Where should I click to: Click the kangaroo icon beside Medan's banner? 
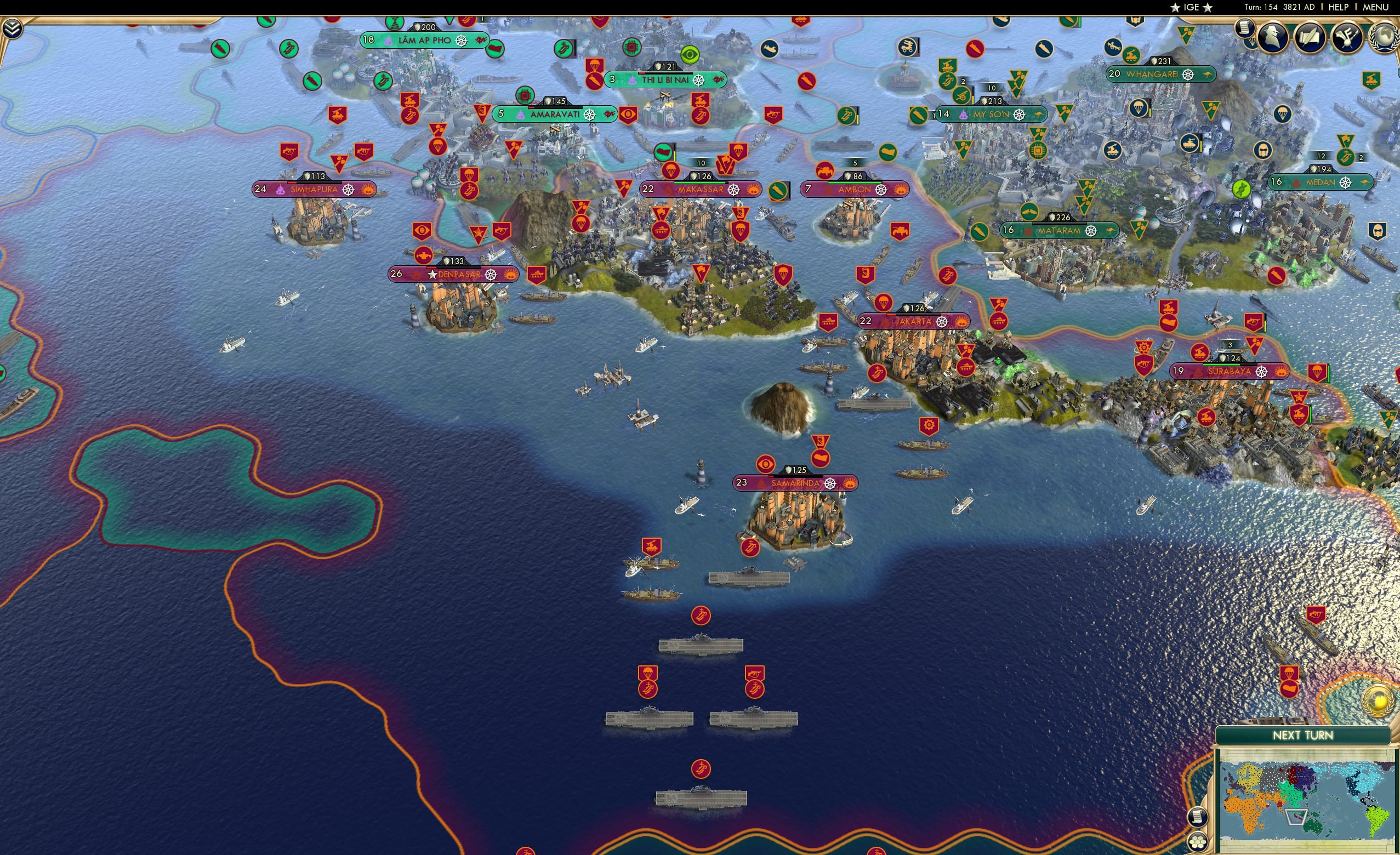point(1365,183)
